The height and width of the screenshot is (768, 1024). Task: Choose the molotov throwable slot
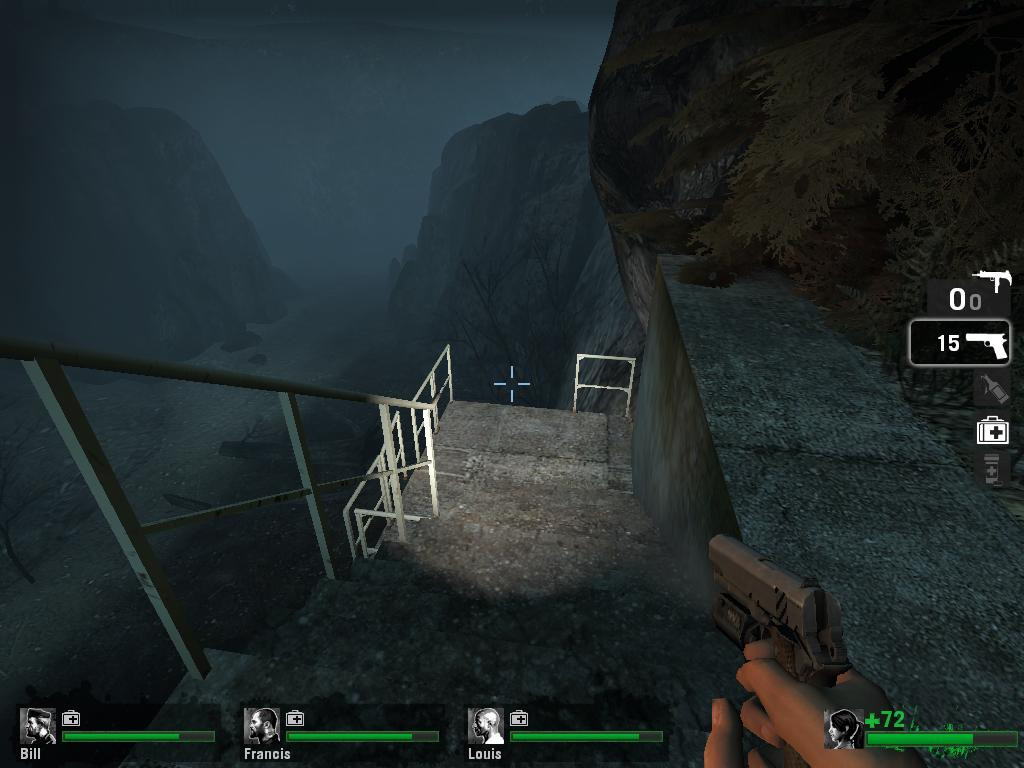(x=991, y=388)
